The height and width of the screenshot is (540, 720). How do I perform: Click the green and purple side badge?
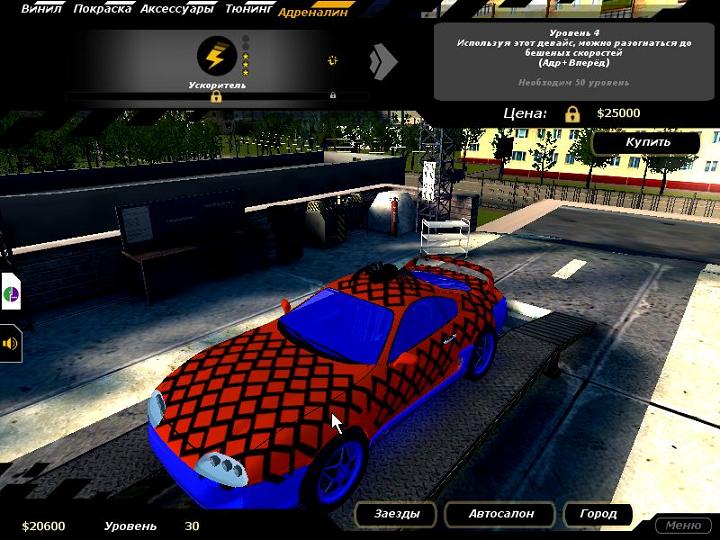click(10, 295)
